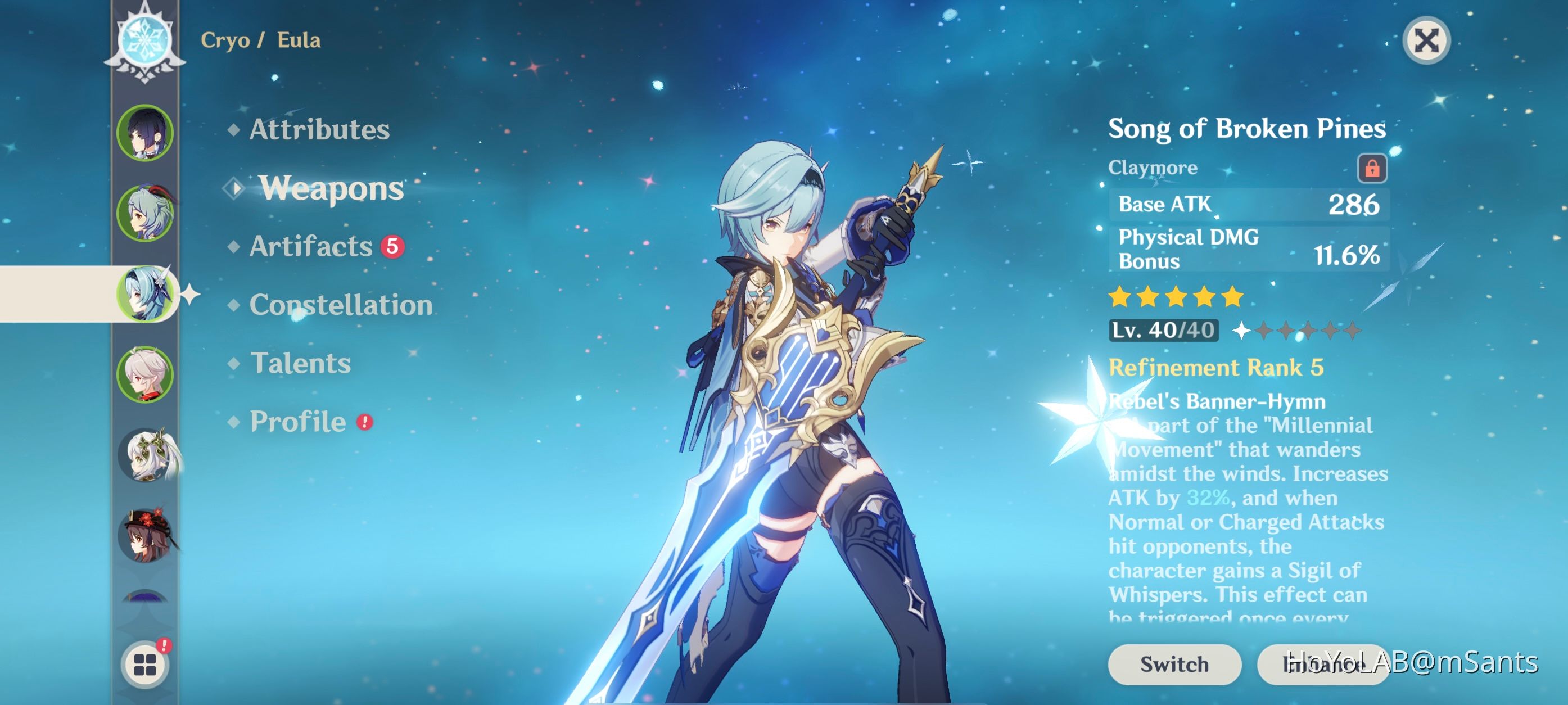The image size is (1568, 705).
Task: Click the Enhance weapon button
Action: coord(1321,663)
